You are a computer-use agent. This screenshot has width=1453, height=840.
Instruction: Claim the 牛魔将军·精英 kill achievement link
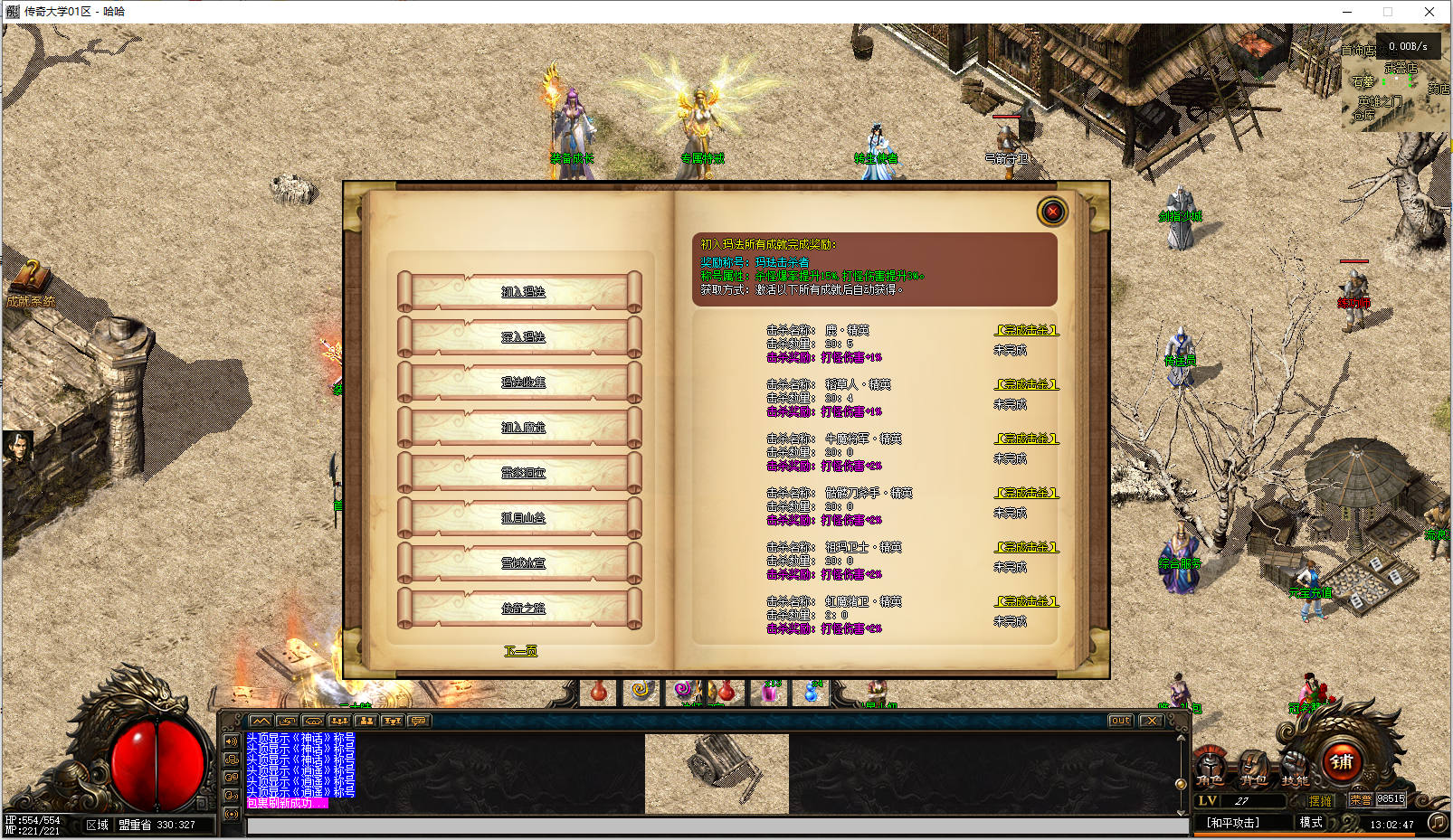1027,439
